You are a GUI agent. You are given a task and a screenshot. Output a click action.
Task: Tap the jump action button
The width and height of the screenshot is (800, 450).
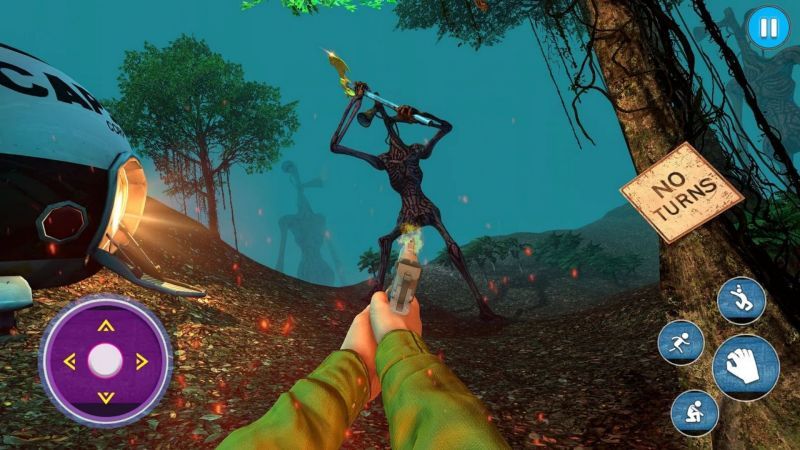tap(741, 300)
